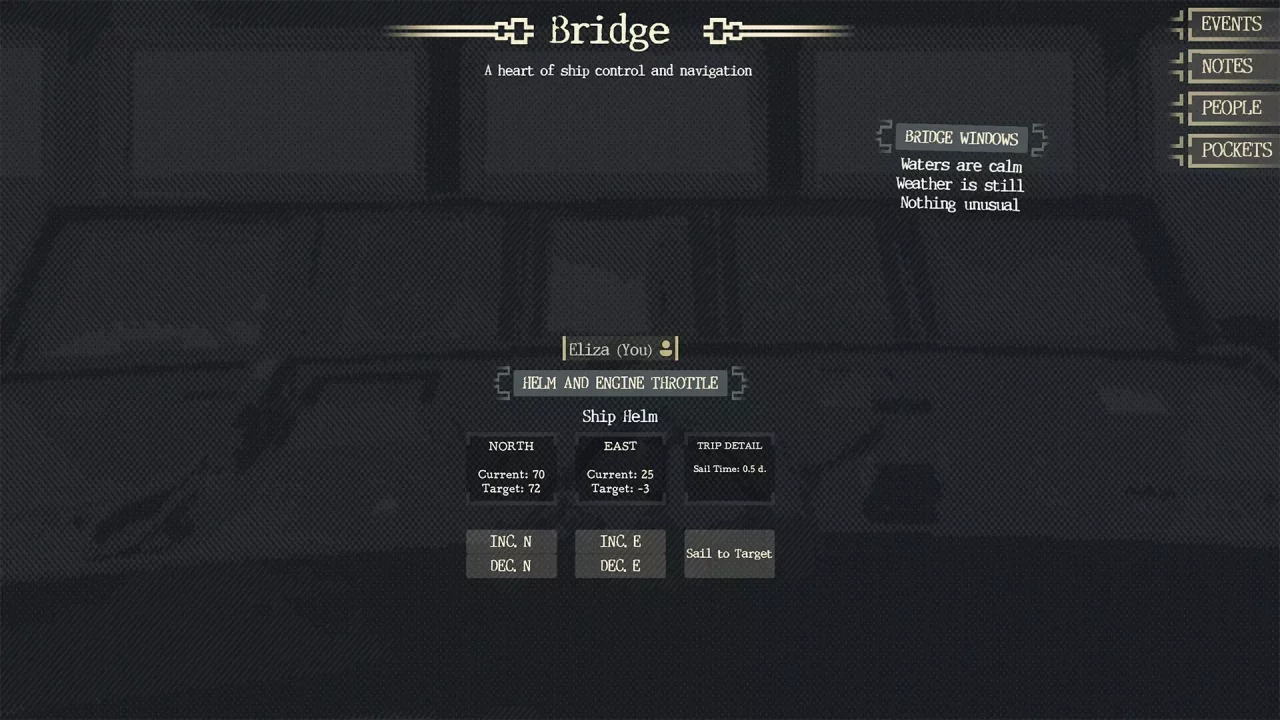The height and width of the screenshot is (720, 1280).
Task: Select Eliza's smiley character icon
Action: click(666, 349)
